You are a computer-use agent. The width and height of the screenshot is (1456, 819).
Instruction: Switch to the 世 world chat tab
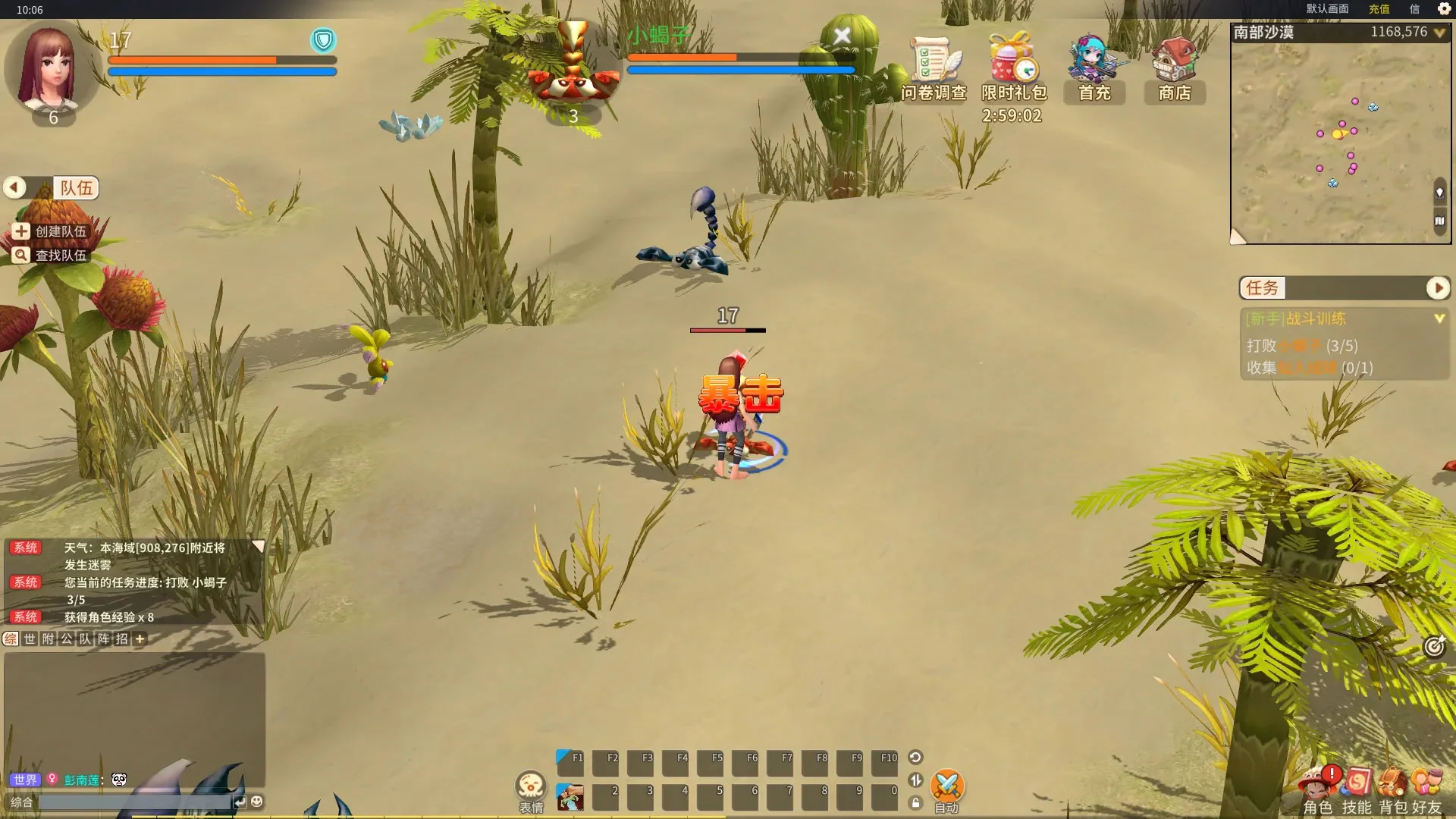pyautogui.click(x=30, y=639)
